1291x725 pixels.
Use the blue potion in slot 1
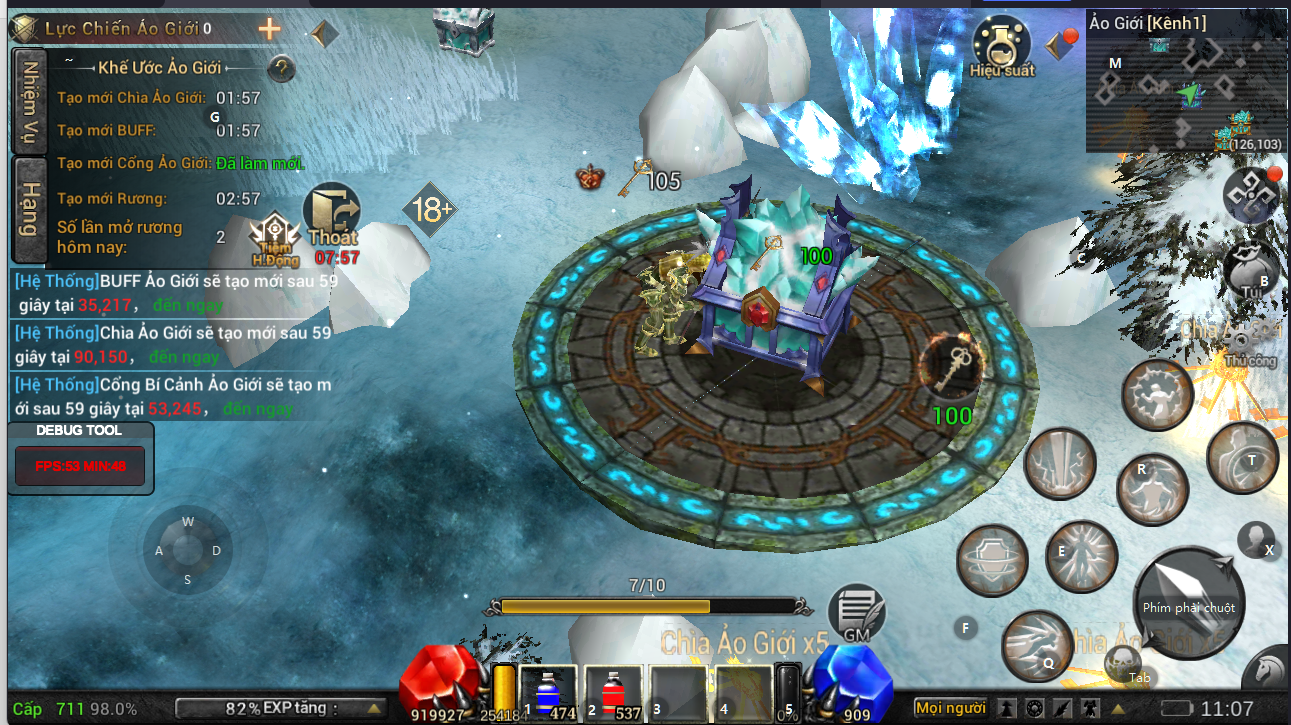(548, 692)
